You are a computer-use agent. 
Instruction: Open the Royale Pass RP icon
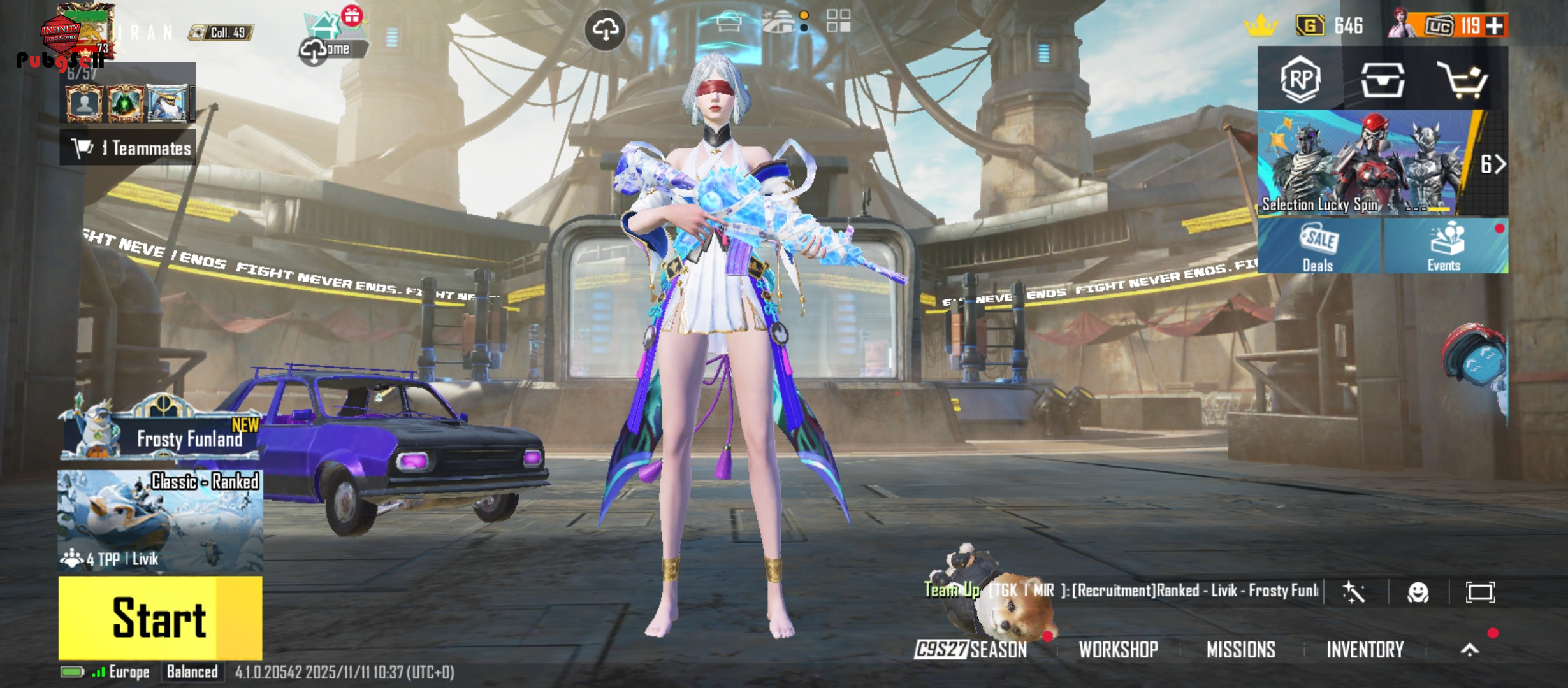1300,80
